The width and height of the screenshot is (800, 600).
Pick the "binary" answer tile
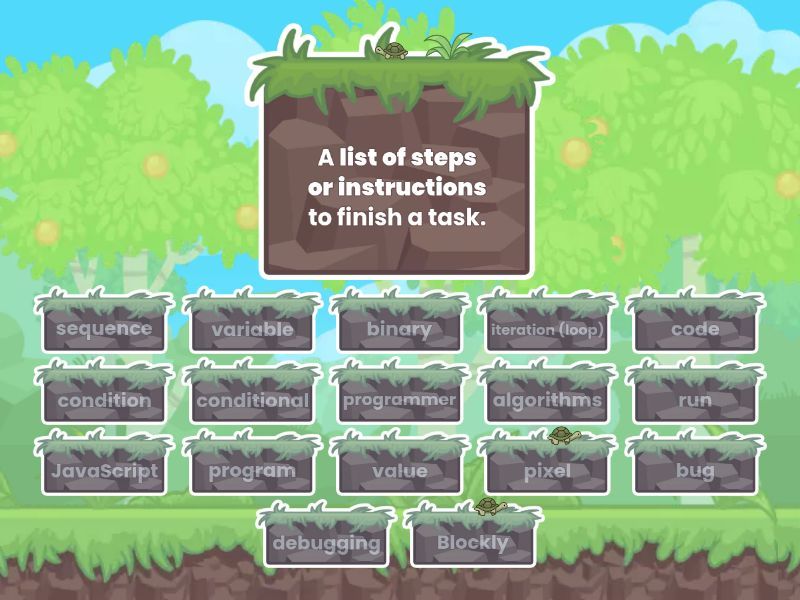[399, 328]
